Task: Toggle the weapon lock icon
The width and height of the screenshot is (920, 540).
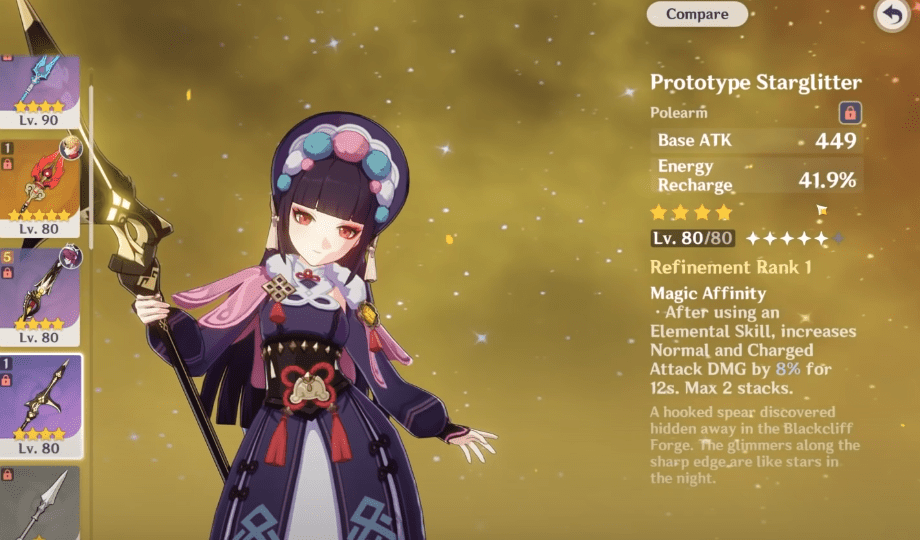Action: coord(850,113)
